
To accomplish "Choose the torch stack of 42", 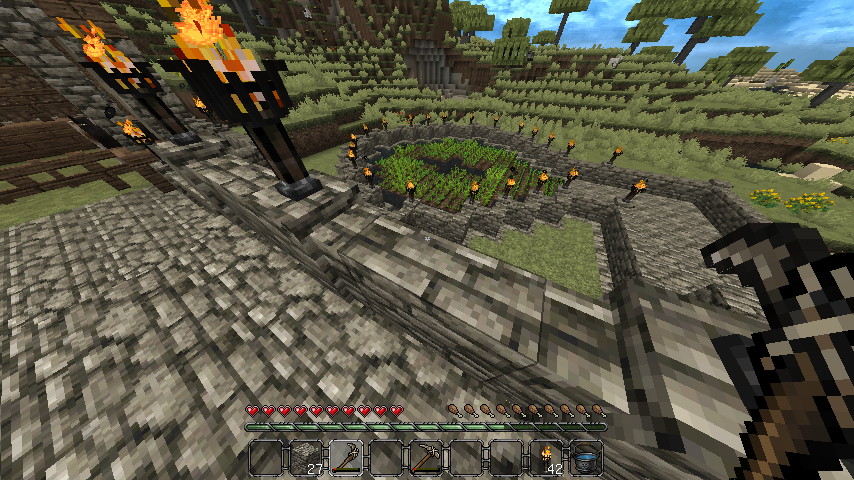I will [x=546, y=459].
